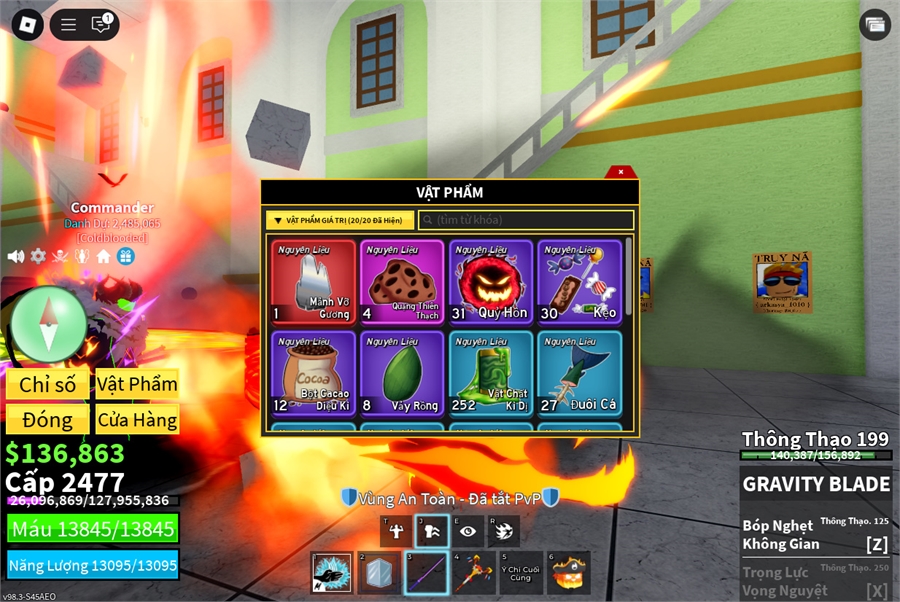The width and height of the screenshot is (900, 602).
Task: Select the Quặng Thiên Thạch item
Action: pyautogui.click(x=403, y=282)
